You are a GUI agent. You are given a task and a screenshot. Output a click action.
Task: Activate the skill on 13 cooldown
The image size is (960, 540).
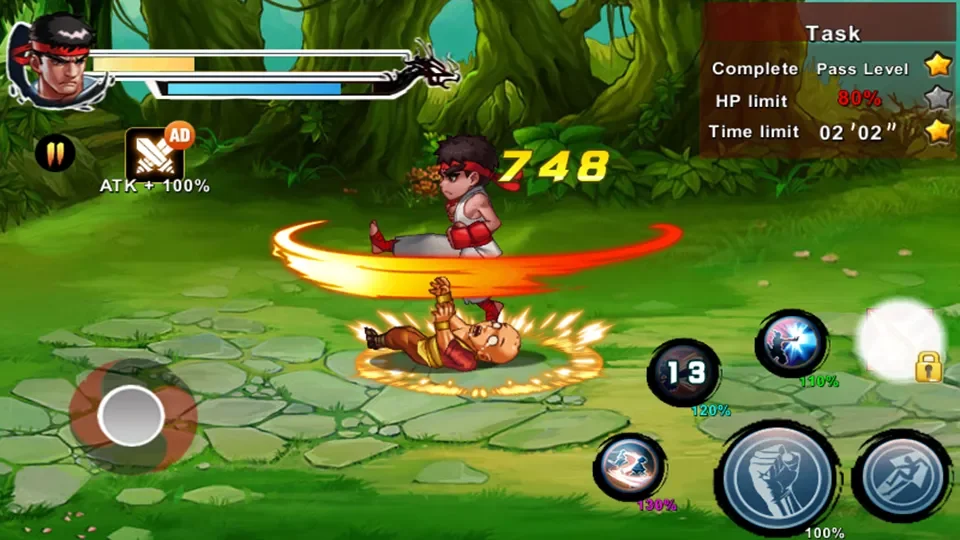coord(684,373)
